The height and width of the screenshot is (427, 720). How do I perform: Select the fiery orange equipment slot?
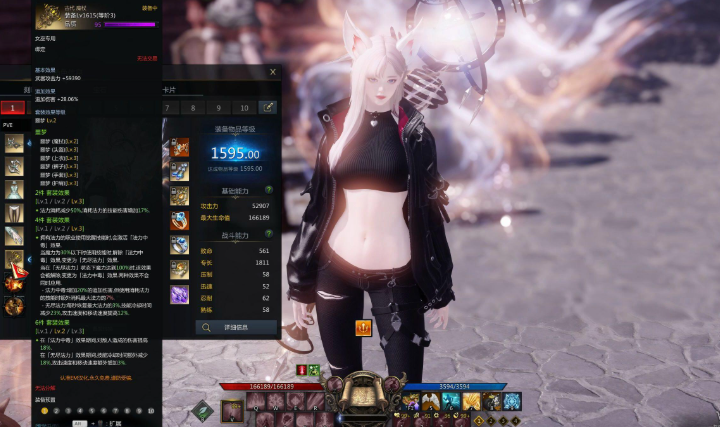pos(14,283)
